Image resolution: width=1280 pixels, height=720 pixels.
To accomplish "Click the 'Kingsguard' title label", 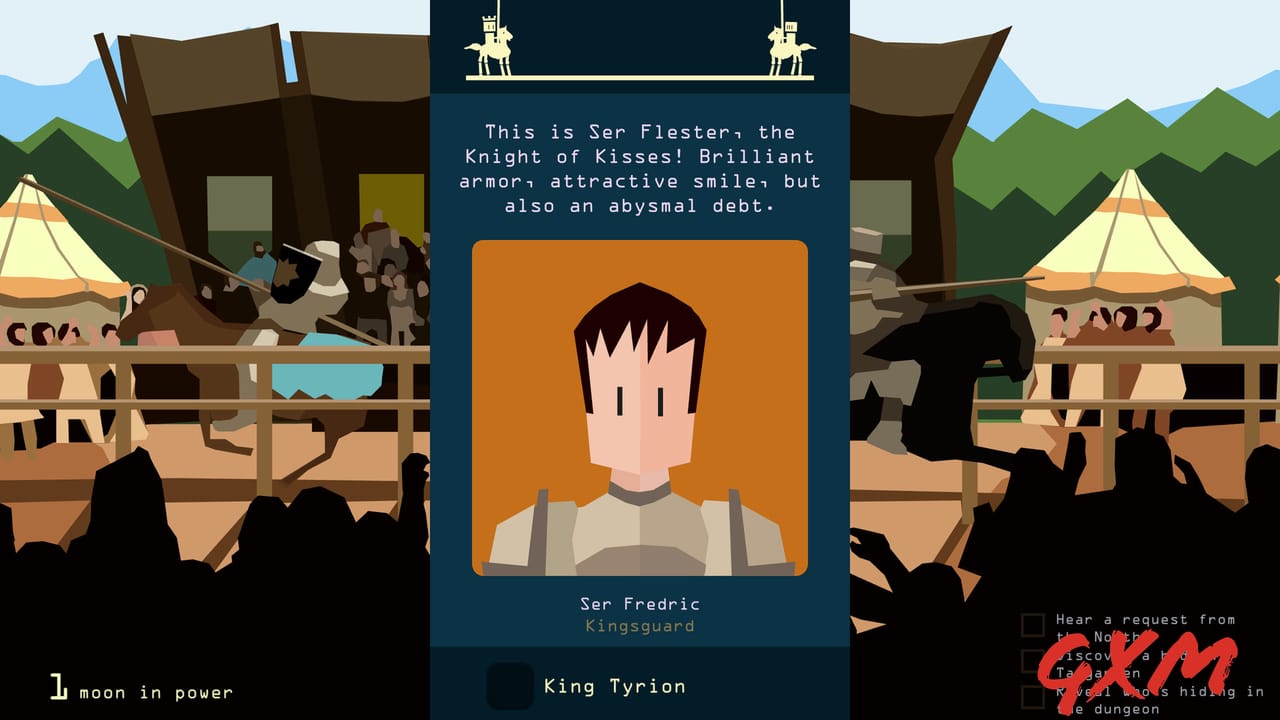I will pos(640,625).
